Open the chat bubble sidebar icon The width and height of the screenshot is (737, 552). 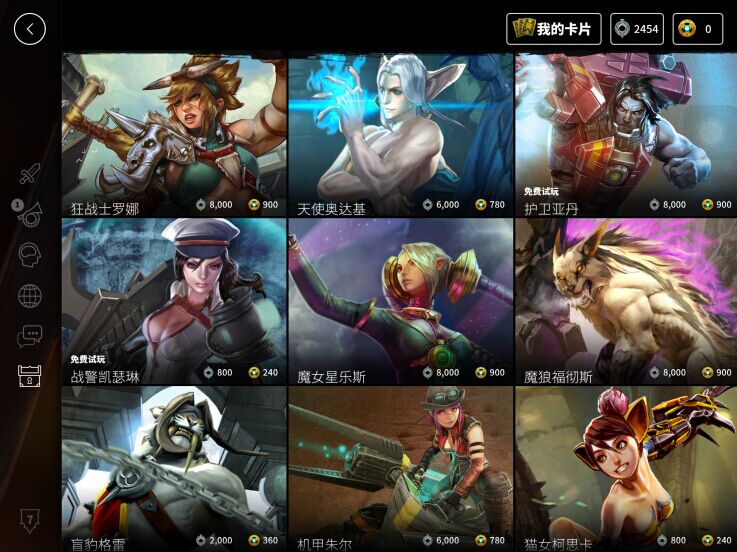click(x=30, y=336)
